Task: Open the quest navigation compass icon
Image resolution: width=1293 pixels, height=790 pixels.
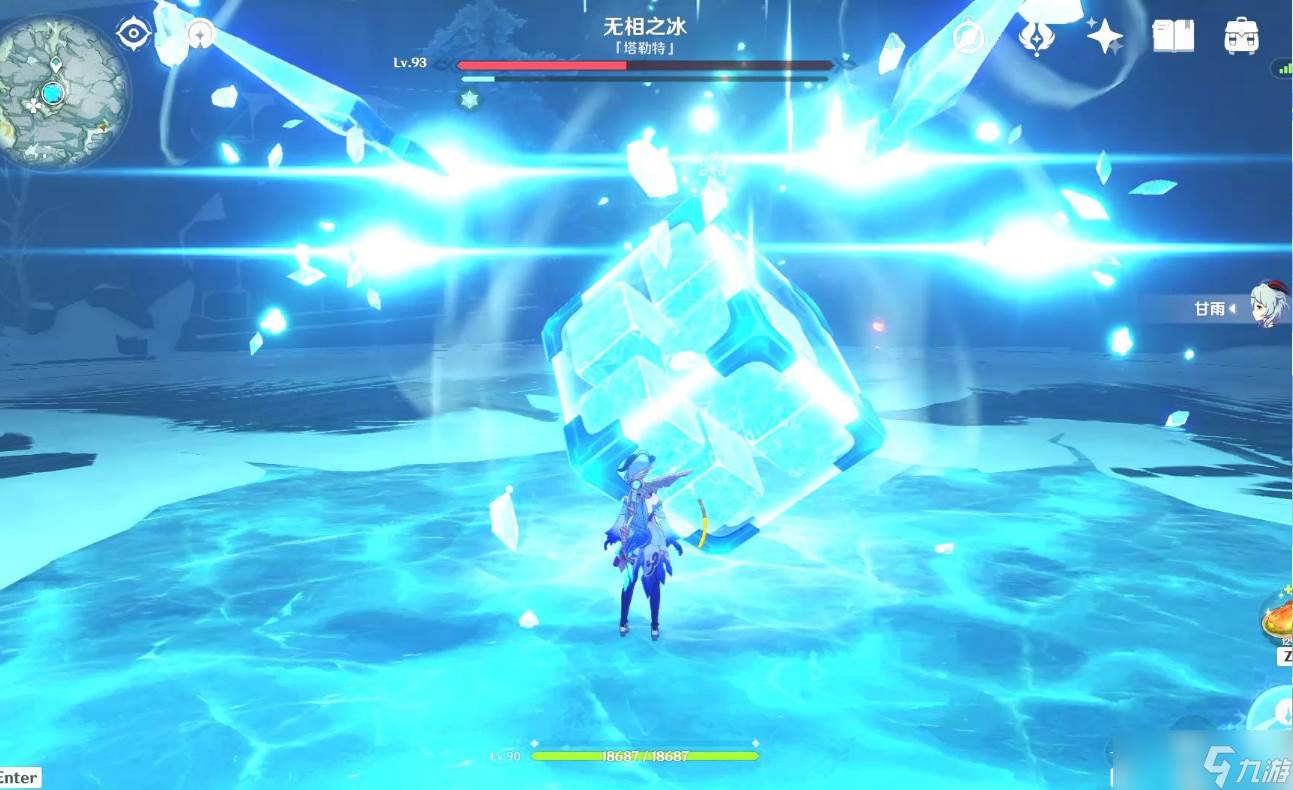Action: point(202,35)
